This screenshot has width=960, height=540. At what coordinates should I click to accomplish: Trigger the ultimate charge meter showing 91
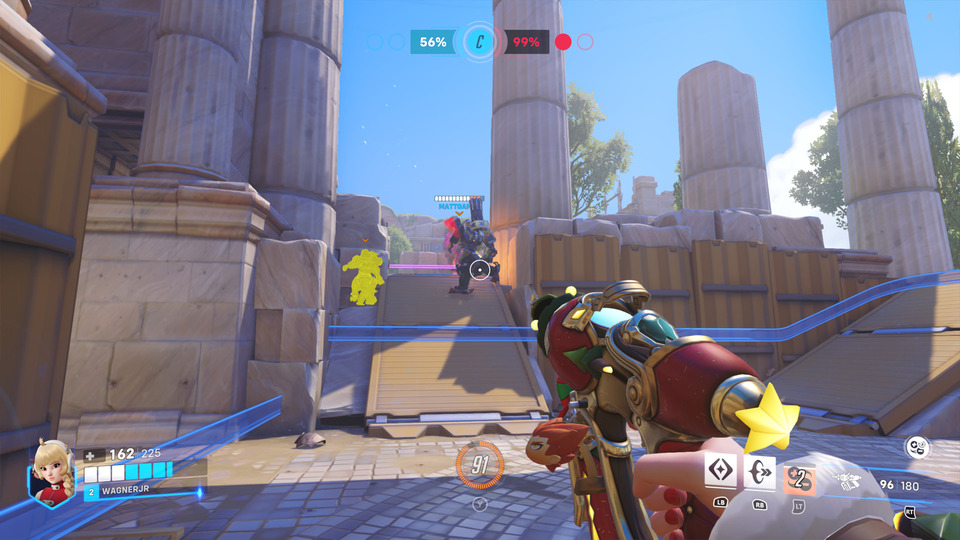[x=480, y=464]
